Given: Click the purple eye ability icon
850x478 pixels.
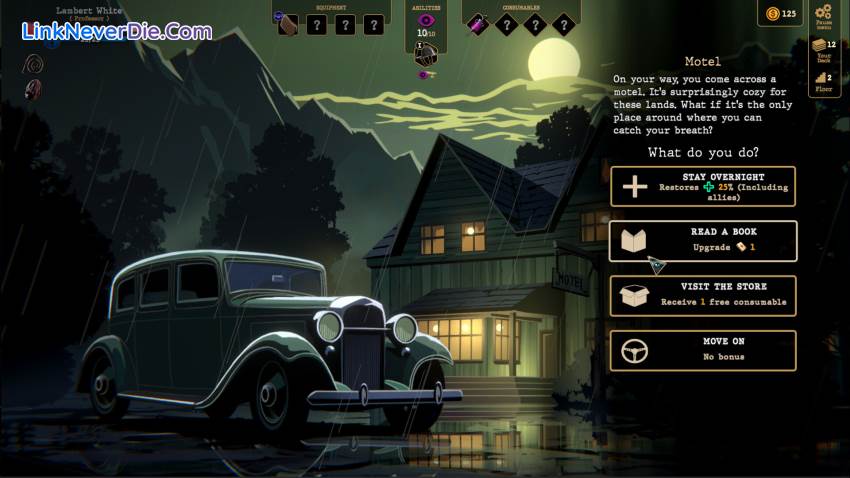Looking at the screenshot, I should [x=426, y=20].
